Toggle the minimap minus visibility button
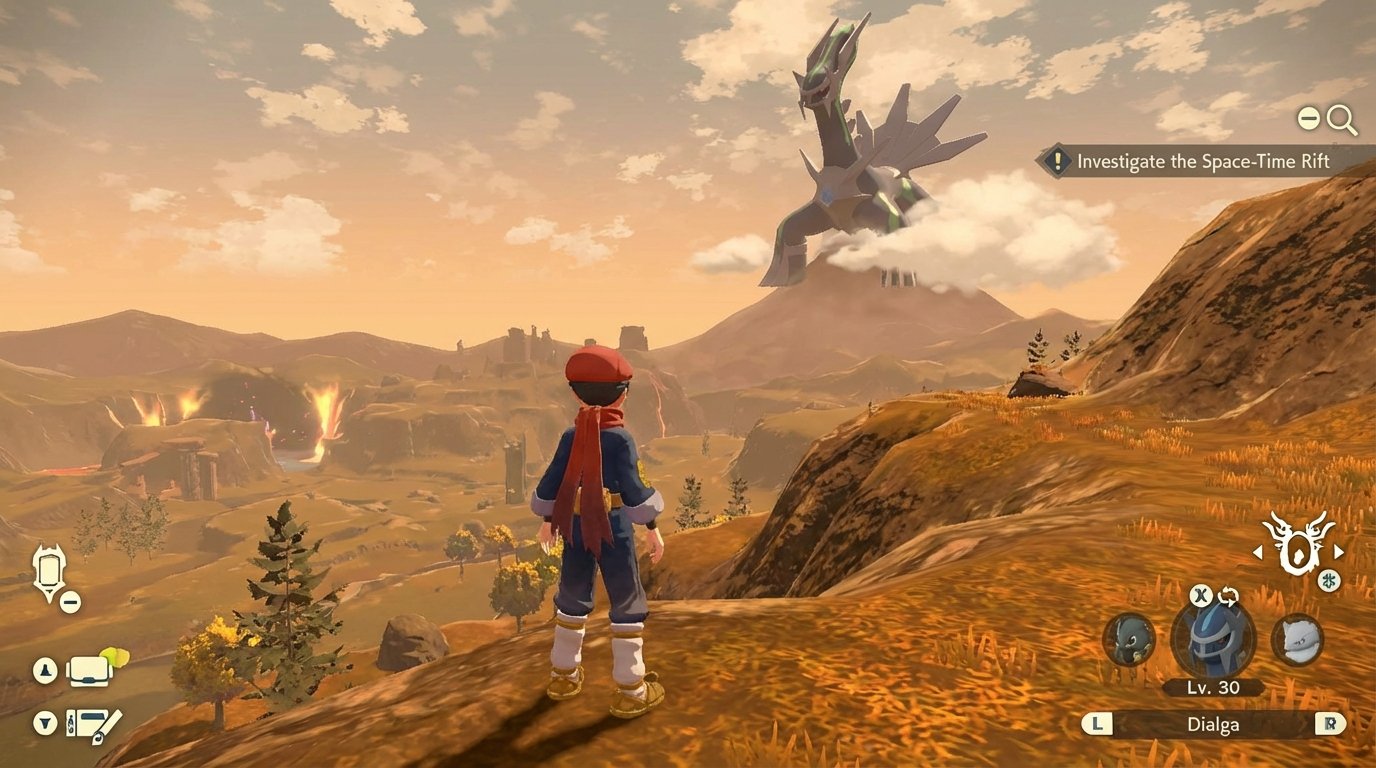The height and width of the screenshot is (768, 1376). pyautogui.click(x=69, y=601)
